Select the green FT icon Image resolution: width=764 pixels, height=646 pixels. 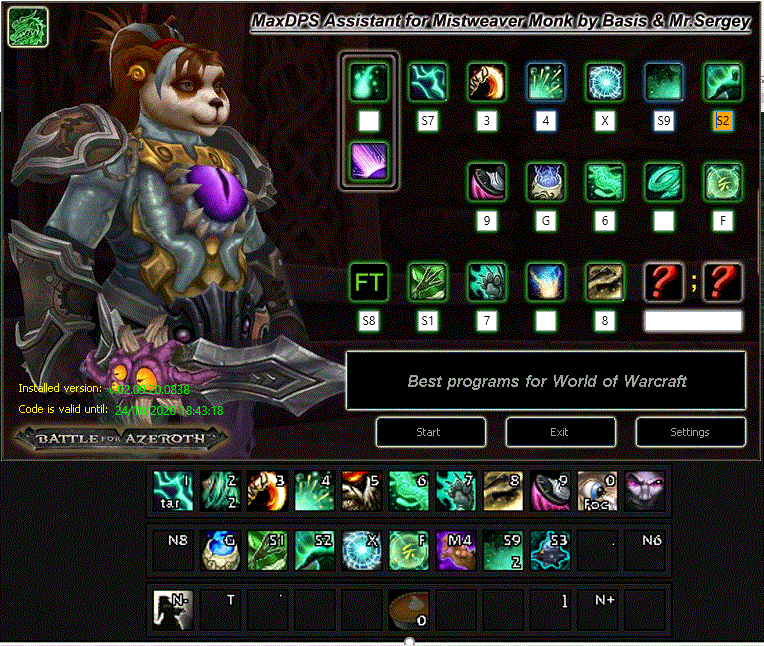coord(368,283)
